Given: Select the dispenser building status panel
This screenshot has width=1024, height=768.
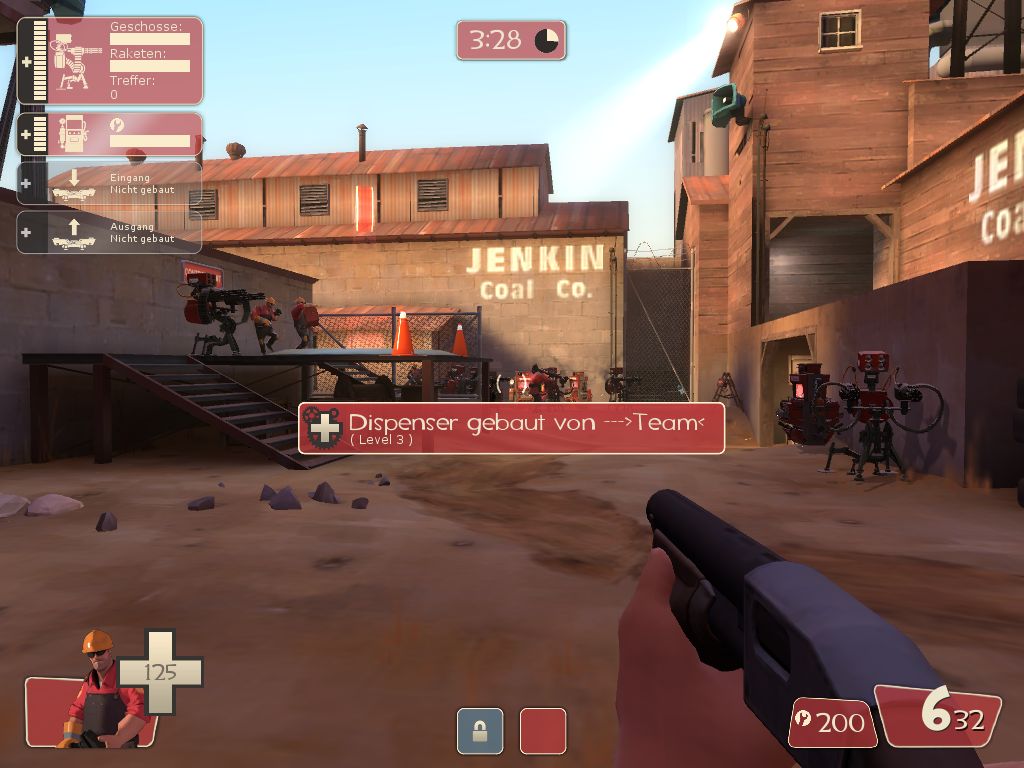Looking at the screenshot, I should [x=110, y=134].
